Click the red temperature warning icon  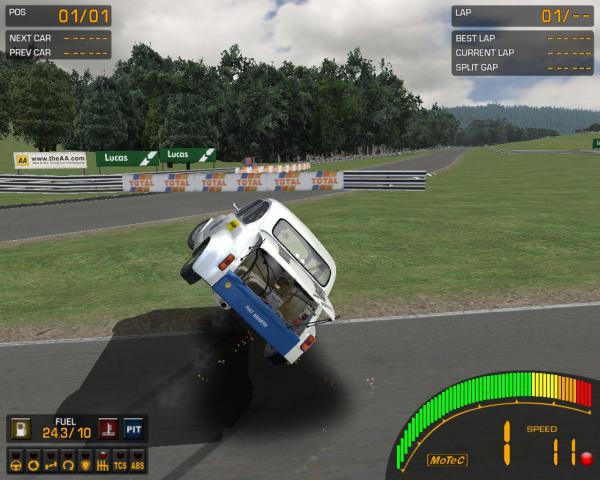click(x=107, y=429)
